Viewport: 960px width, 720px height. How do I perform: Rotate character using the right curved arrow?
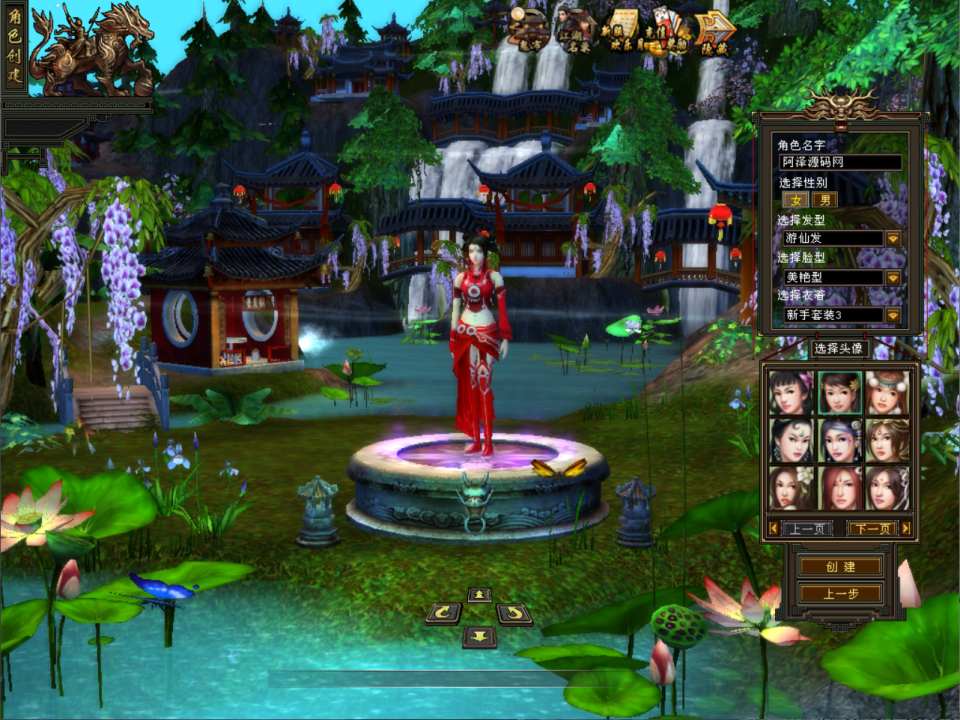[514, 613]
